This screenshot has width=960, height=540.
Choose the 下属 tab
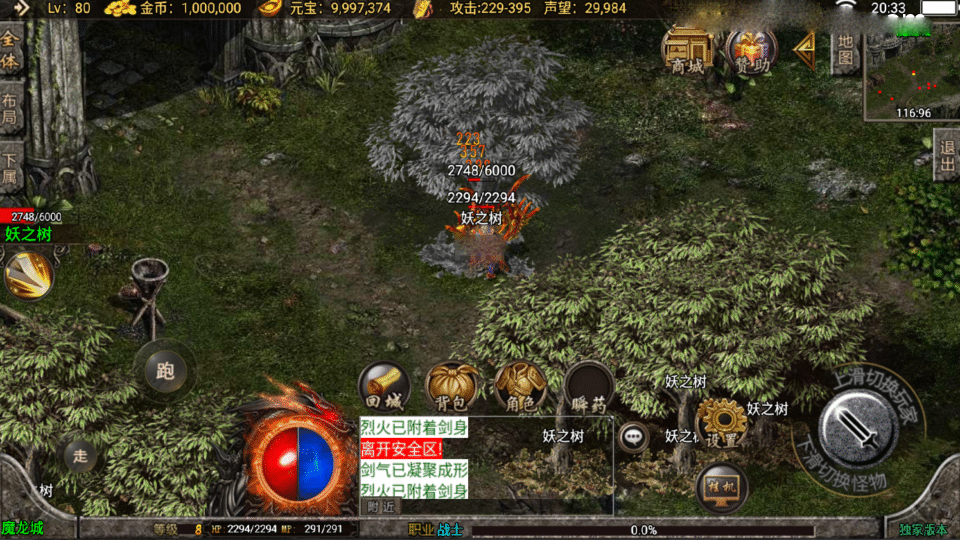[11, 168]
